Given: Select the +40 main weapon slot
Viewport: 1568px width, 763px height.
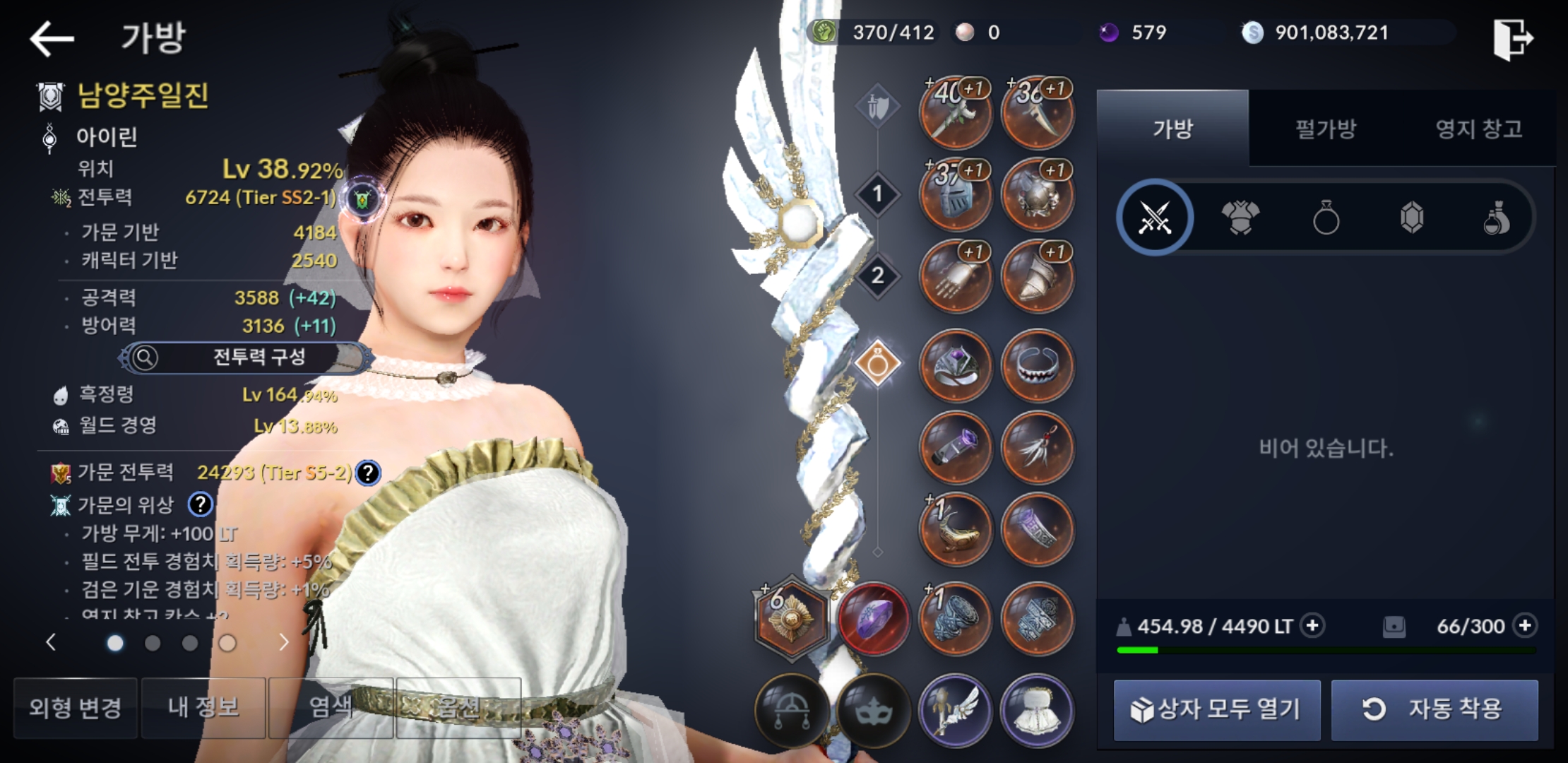Looking at the screenshot, I should click(956, 113).
